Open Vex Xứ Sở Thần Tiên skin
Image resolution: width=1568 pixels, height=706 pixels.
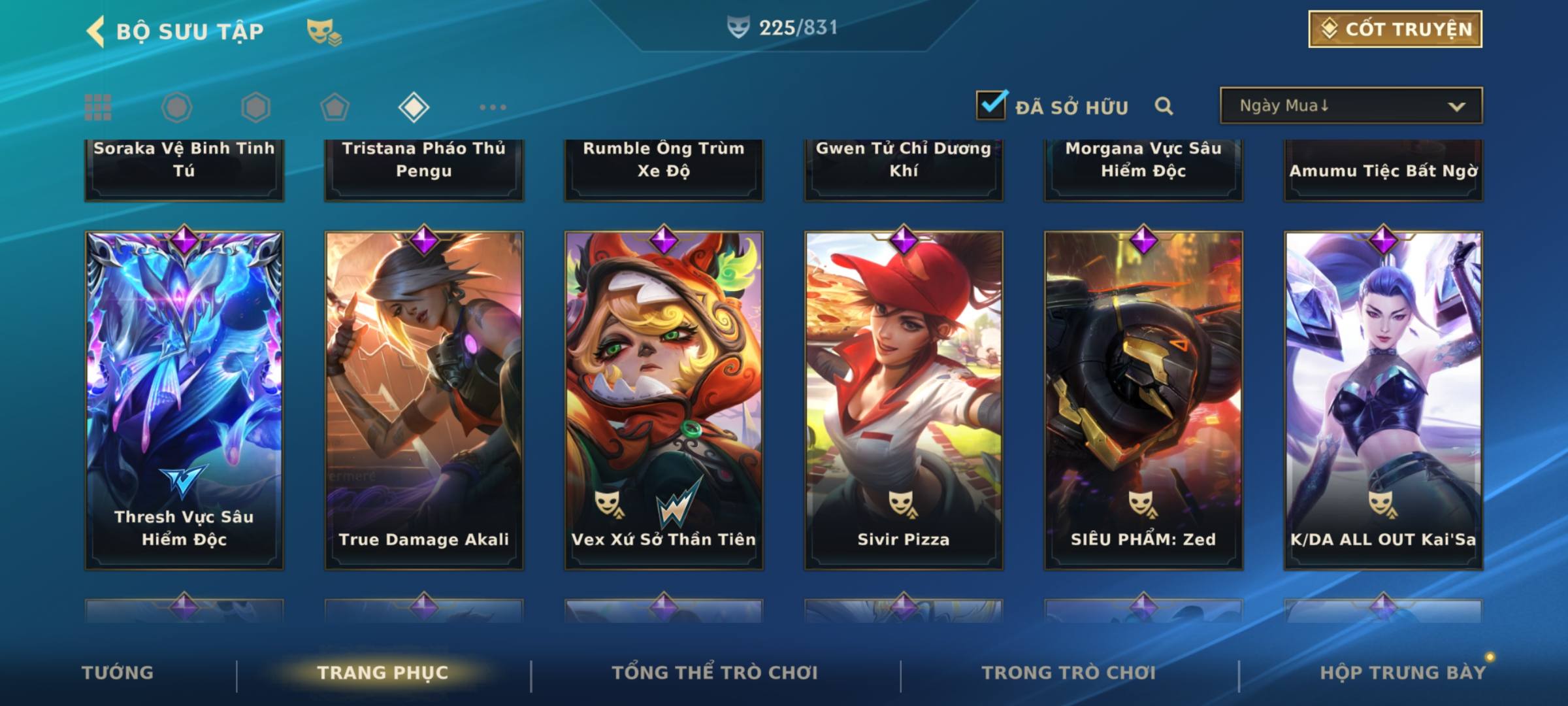click(x=664, y=400)
